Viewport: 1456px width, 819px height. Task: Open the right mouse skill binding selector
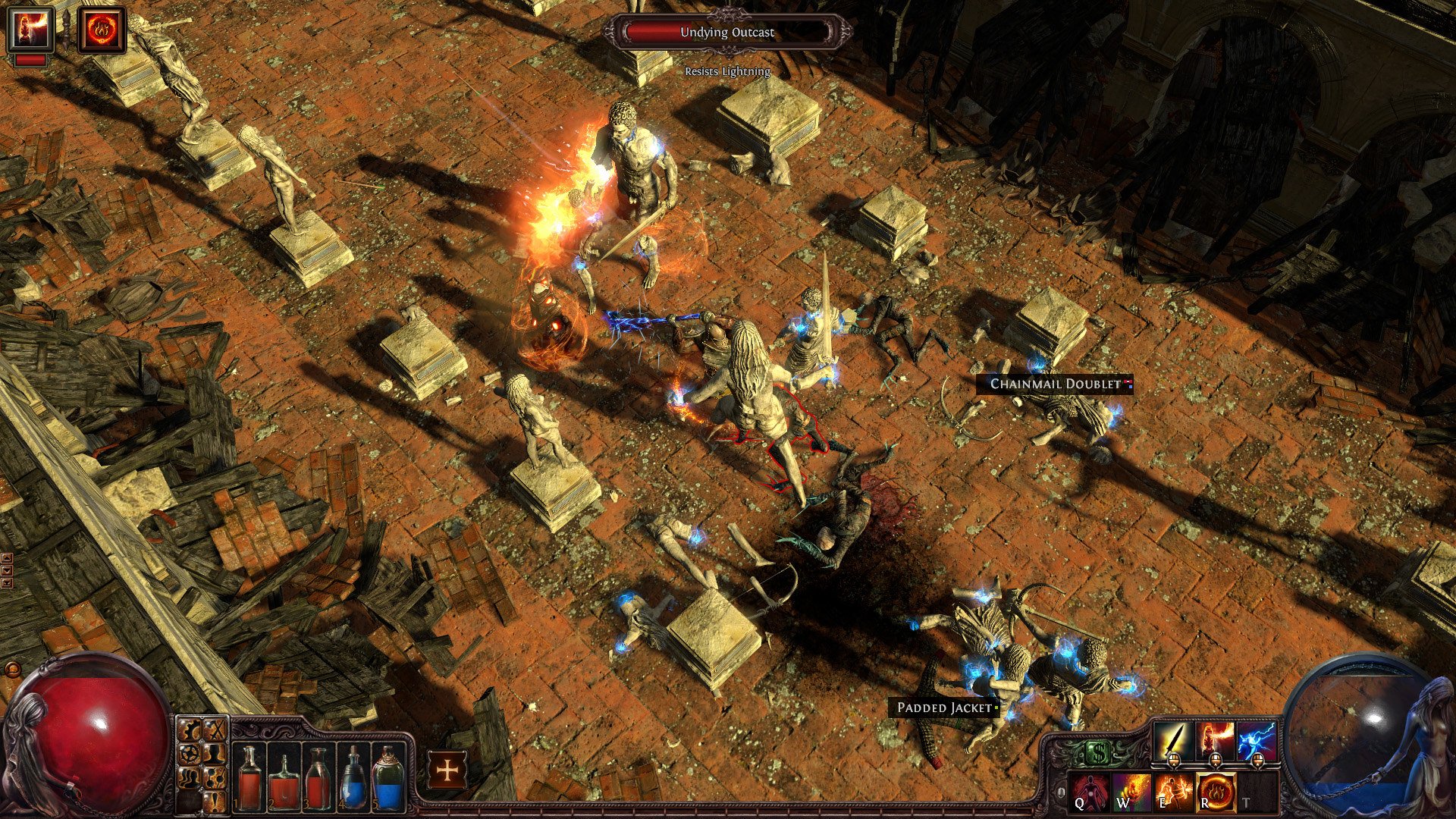pos(1257,761)
